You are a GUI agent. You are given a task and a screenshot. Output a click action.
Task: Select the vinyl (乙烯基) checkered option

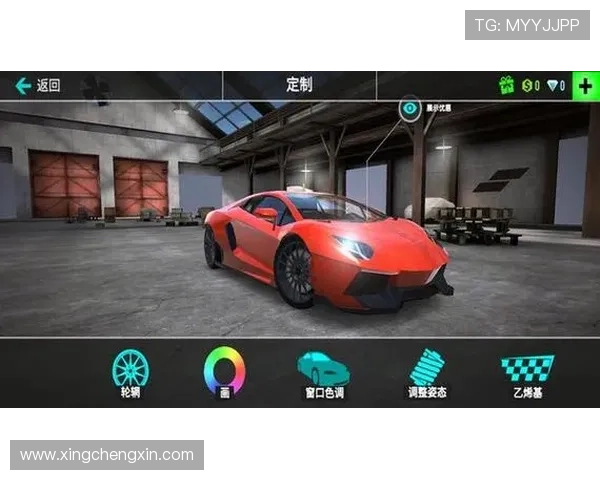click(527, 370)
